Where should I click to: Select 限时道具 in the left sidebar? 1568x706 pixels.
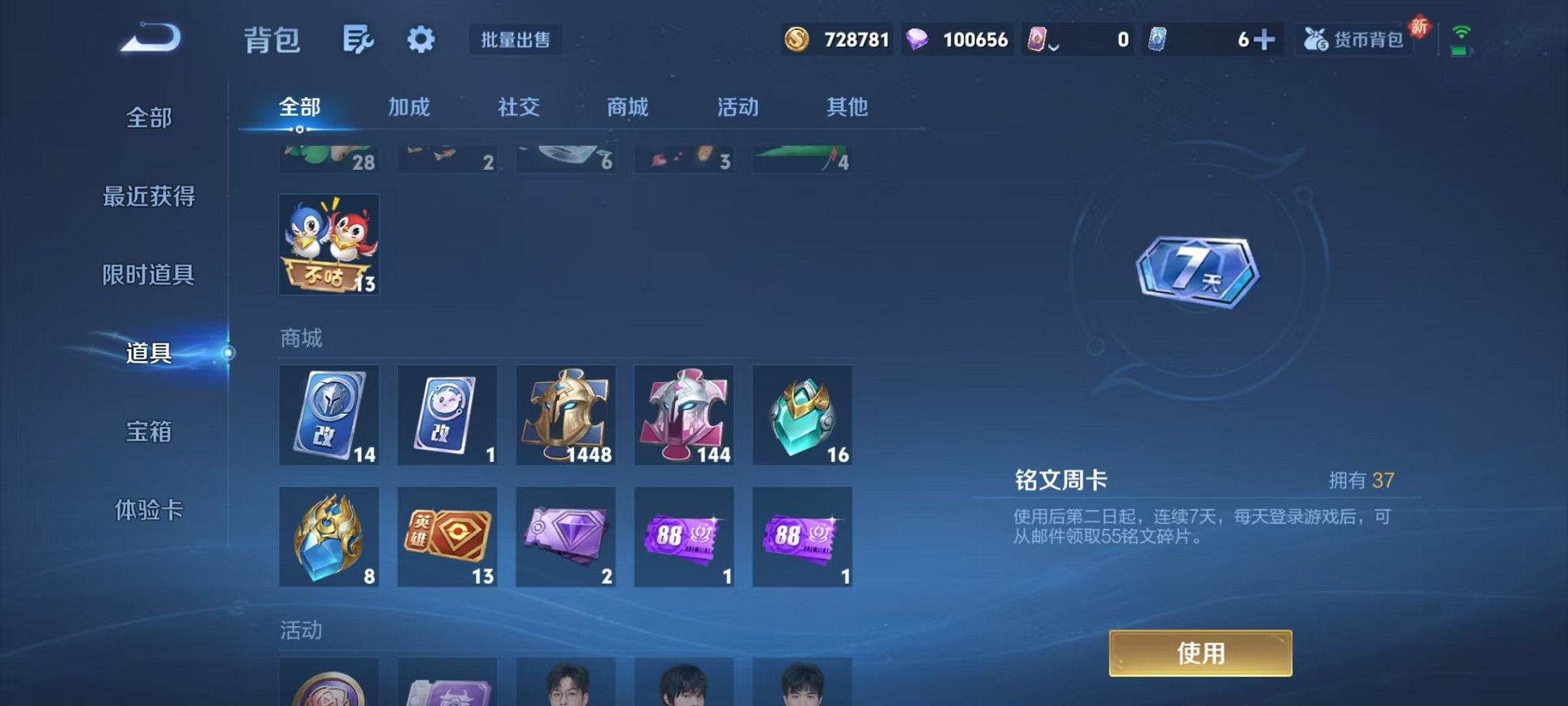point(147,275)
